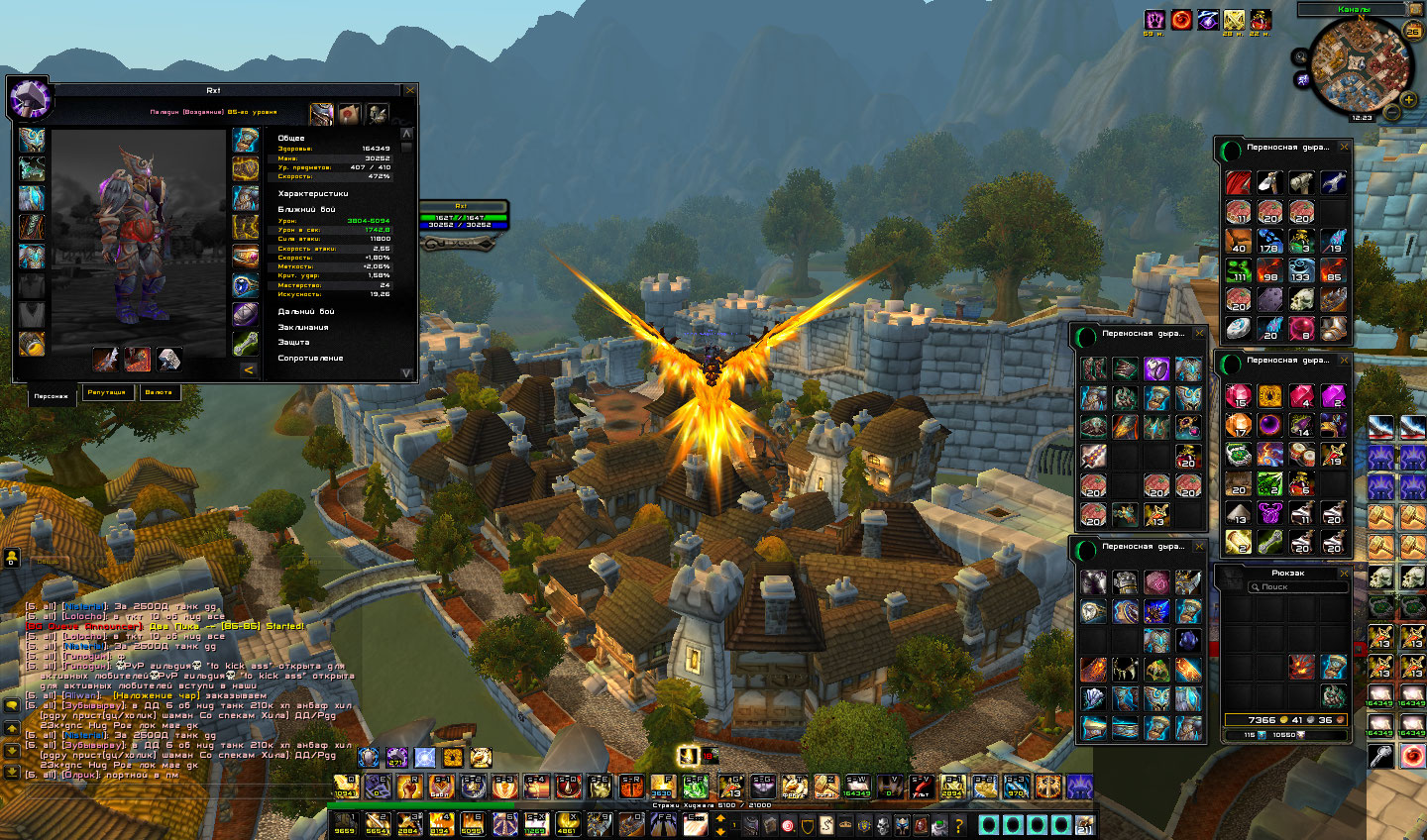
Task: Select the white skull item in the bag
Action: pos(1301,299)
